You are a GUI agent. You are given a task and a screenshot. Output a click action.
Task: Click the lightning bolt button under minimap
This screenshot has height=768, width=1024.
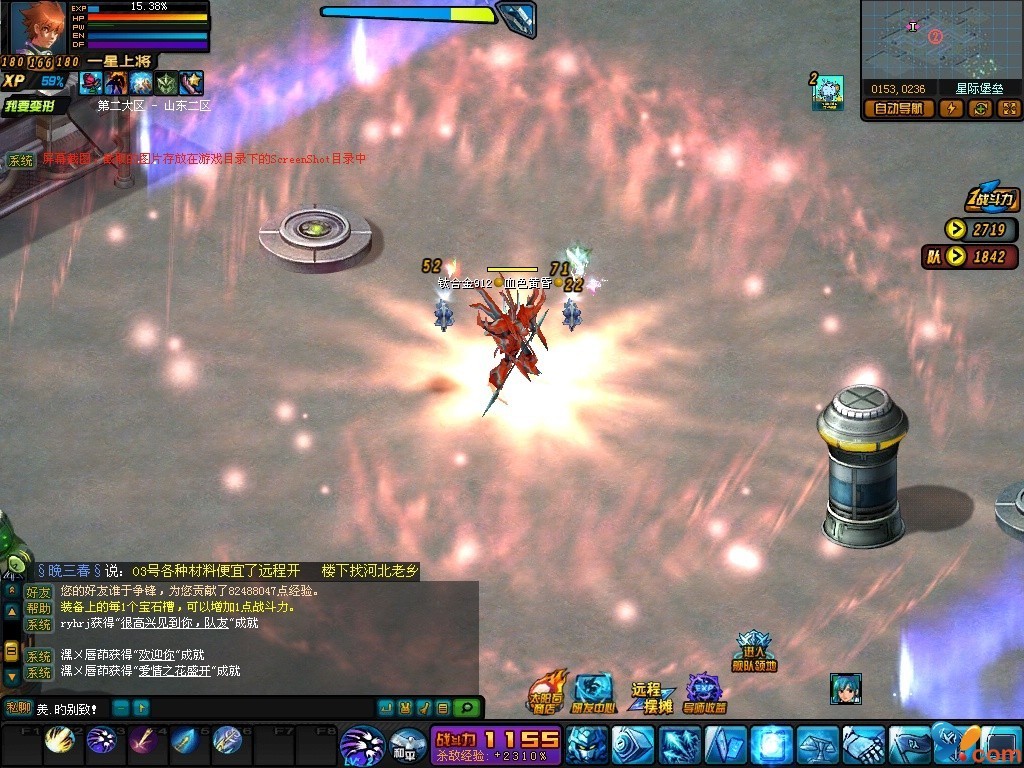950,109
